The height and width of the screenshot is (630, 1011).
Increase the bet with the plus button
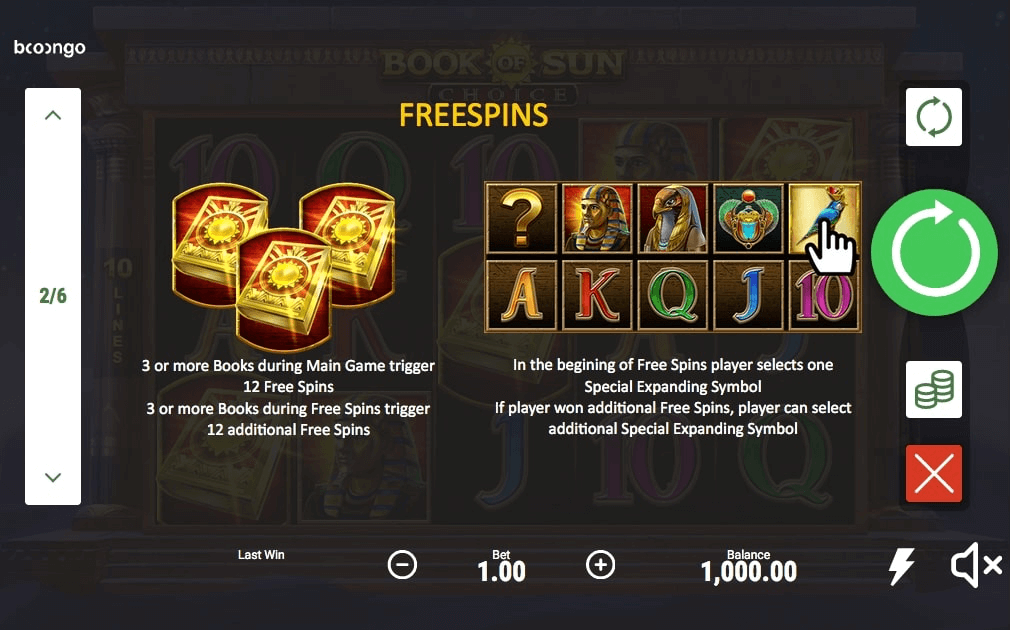tap(600, 565)
